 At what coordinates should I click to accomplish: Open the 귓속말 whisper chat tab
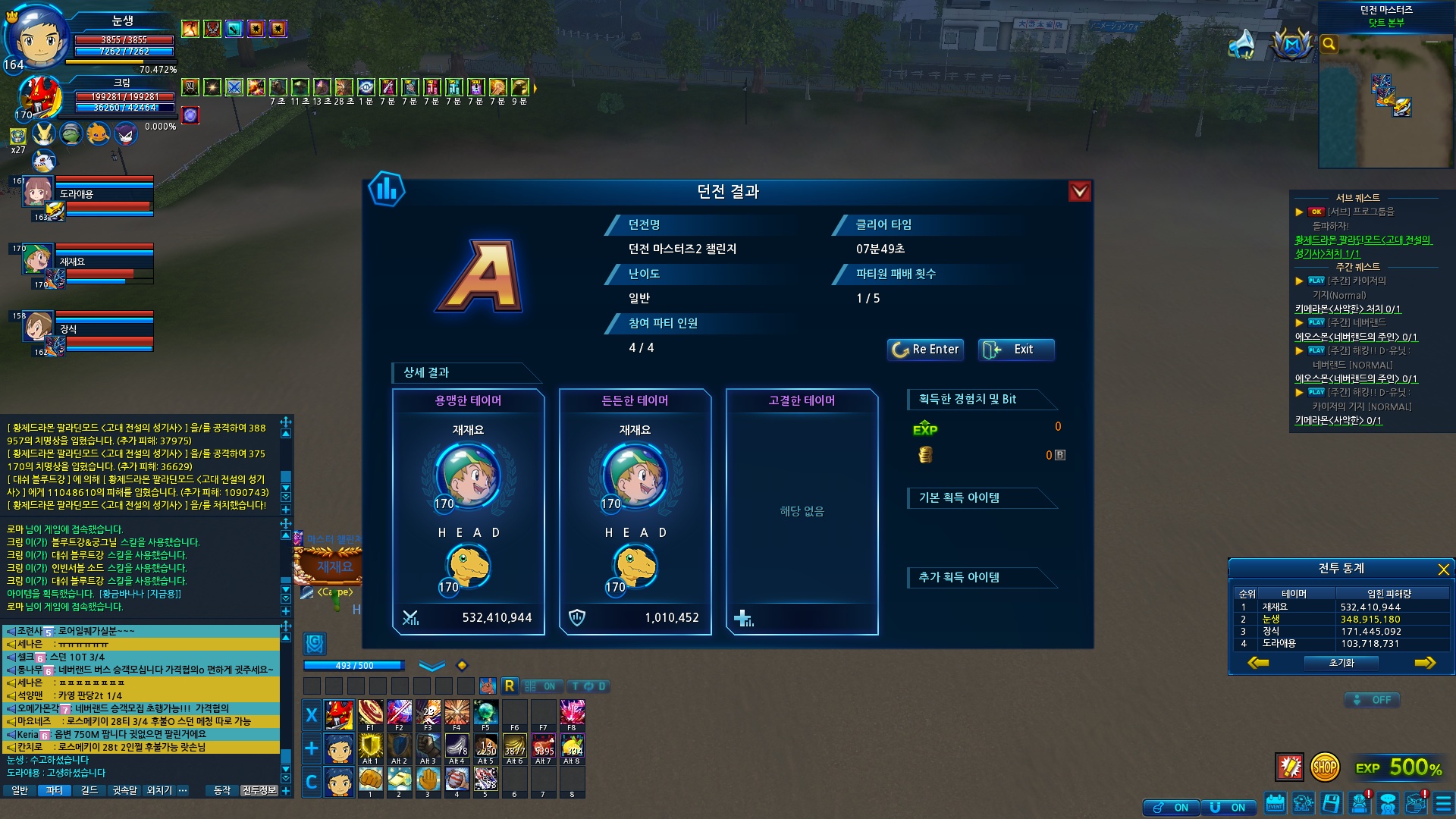124,790
